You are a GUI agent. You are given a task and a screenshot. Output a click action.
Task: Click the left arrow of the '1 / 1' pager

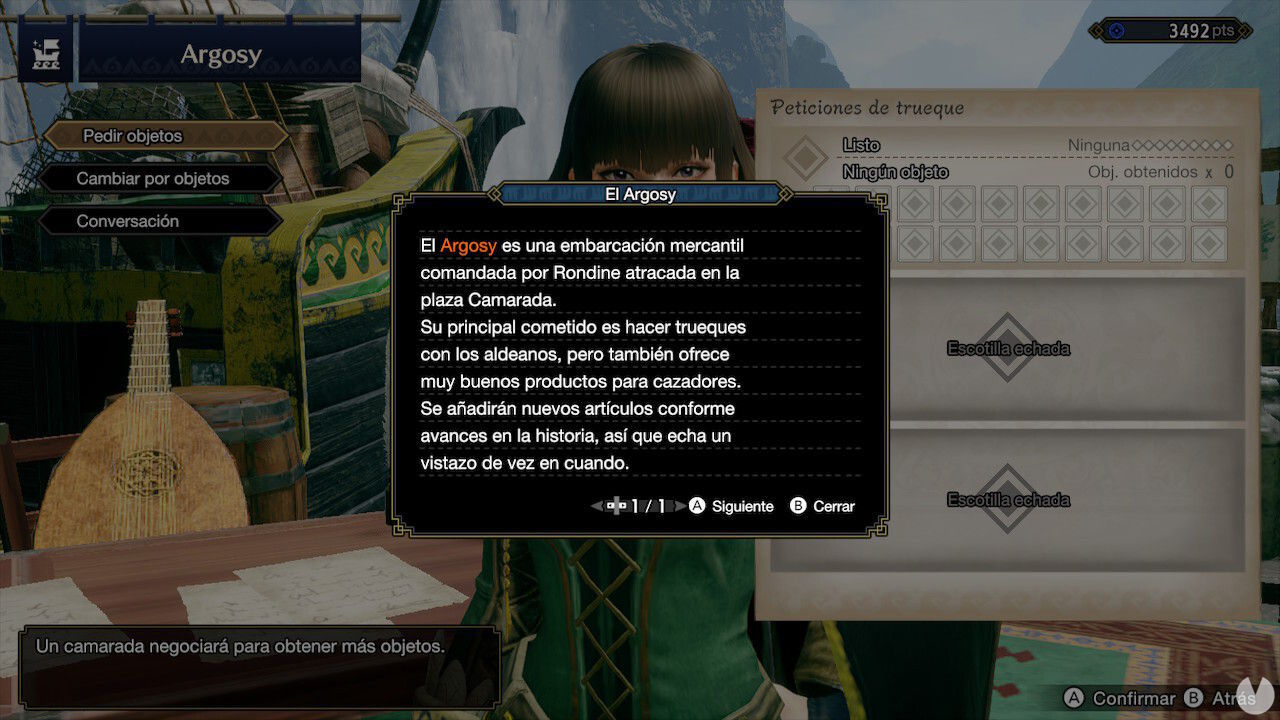pos(596,506)
